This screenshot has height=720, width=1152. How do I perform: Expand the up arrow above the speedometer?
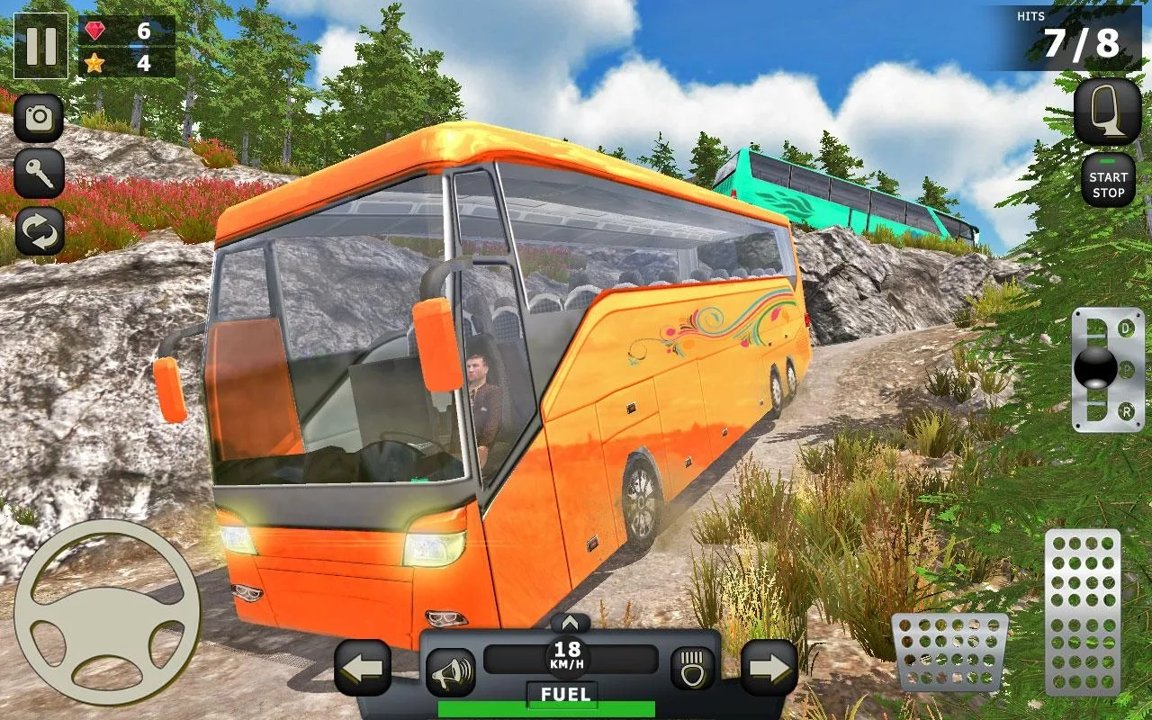(570, 622)
